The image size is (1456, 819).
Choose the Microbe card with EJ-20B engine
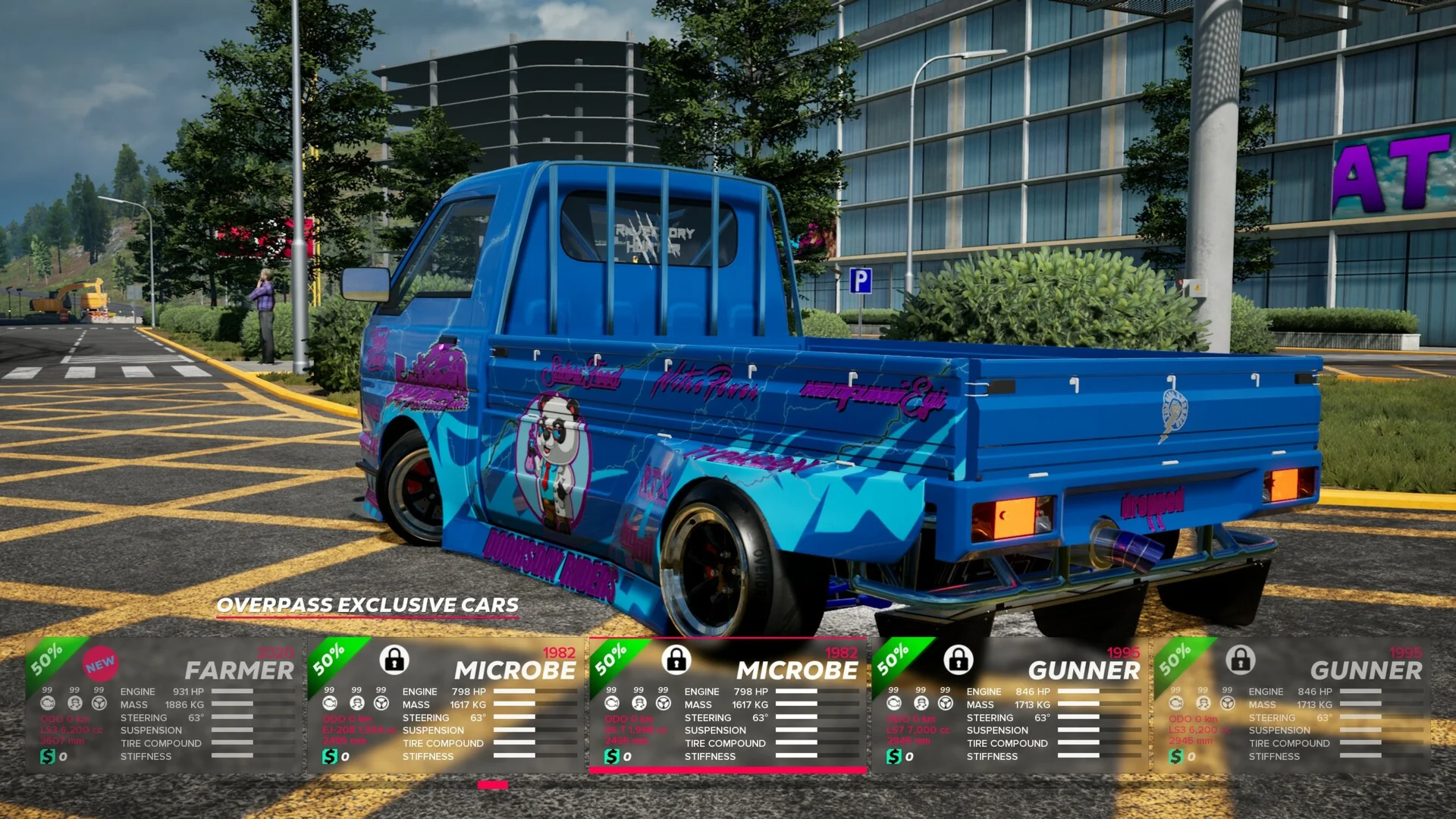445,705
